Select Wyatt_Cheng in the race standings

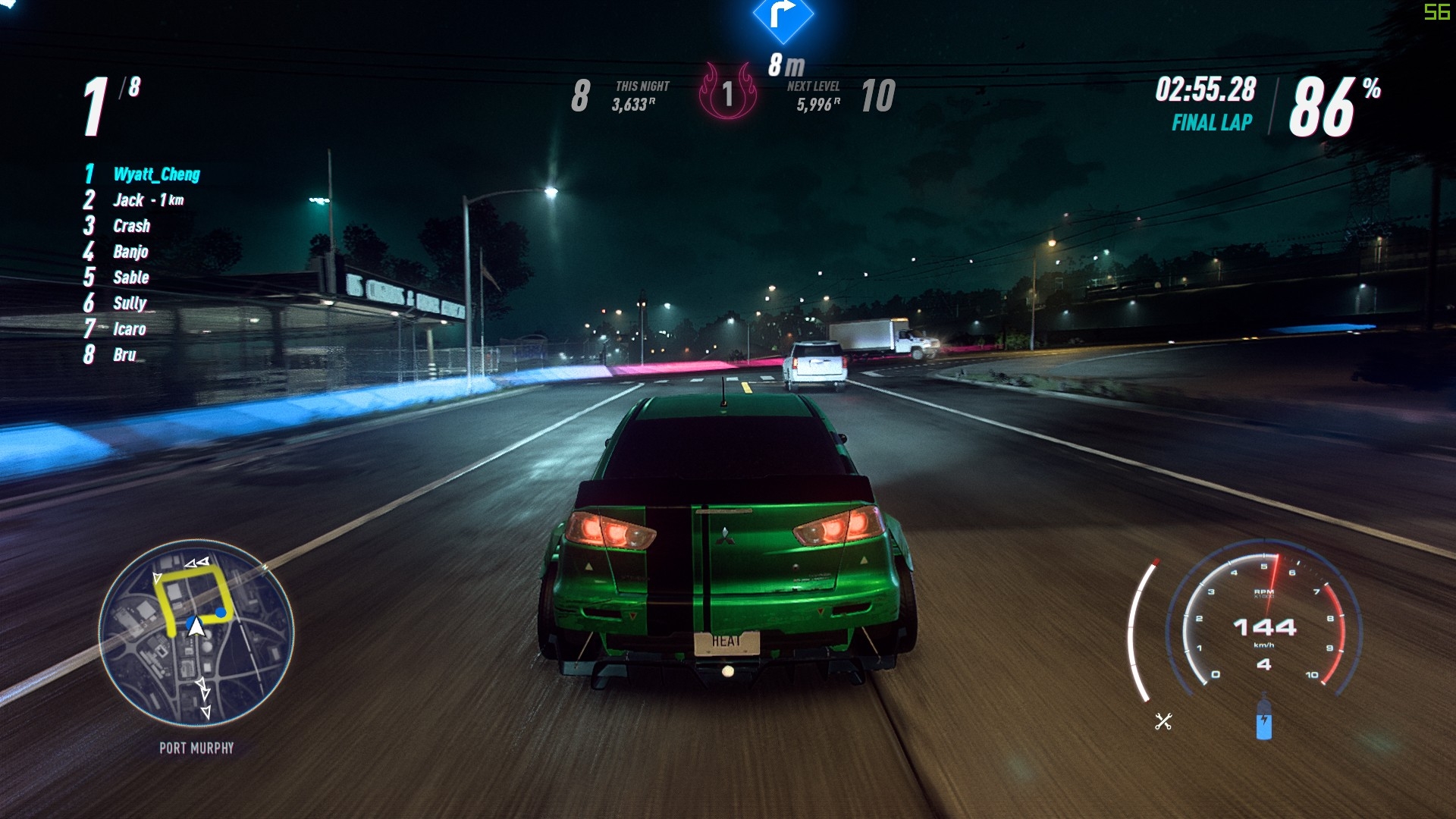point(156,174)
